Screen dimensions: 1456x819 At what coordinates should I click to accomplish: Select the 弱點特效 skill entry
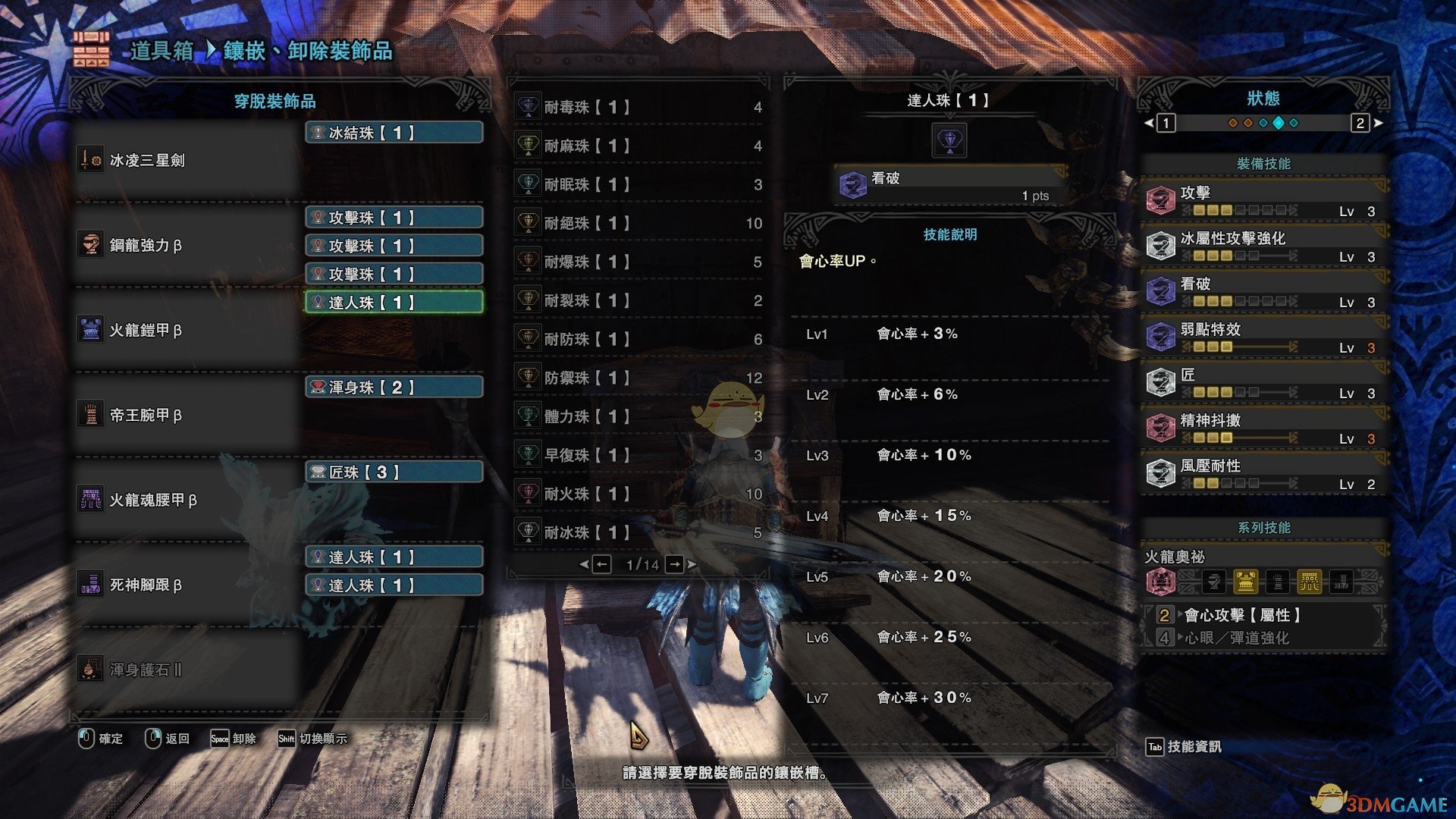(x=1264, y=337)
